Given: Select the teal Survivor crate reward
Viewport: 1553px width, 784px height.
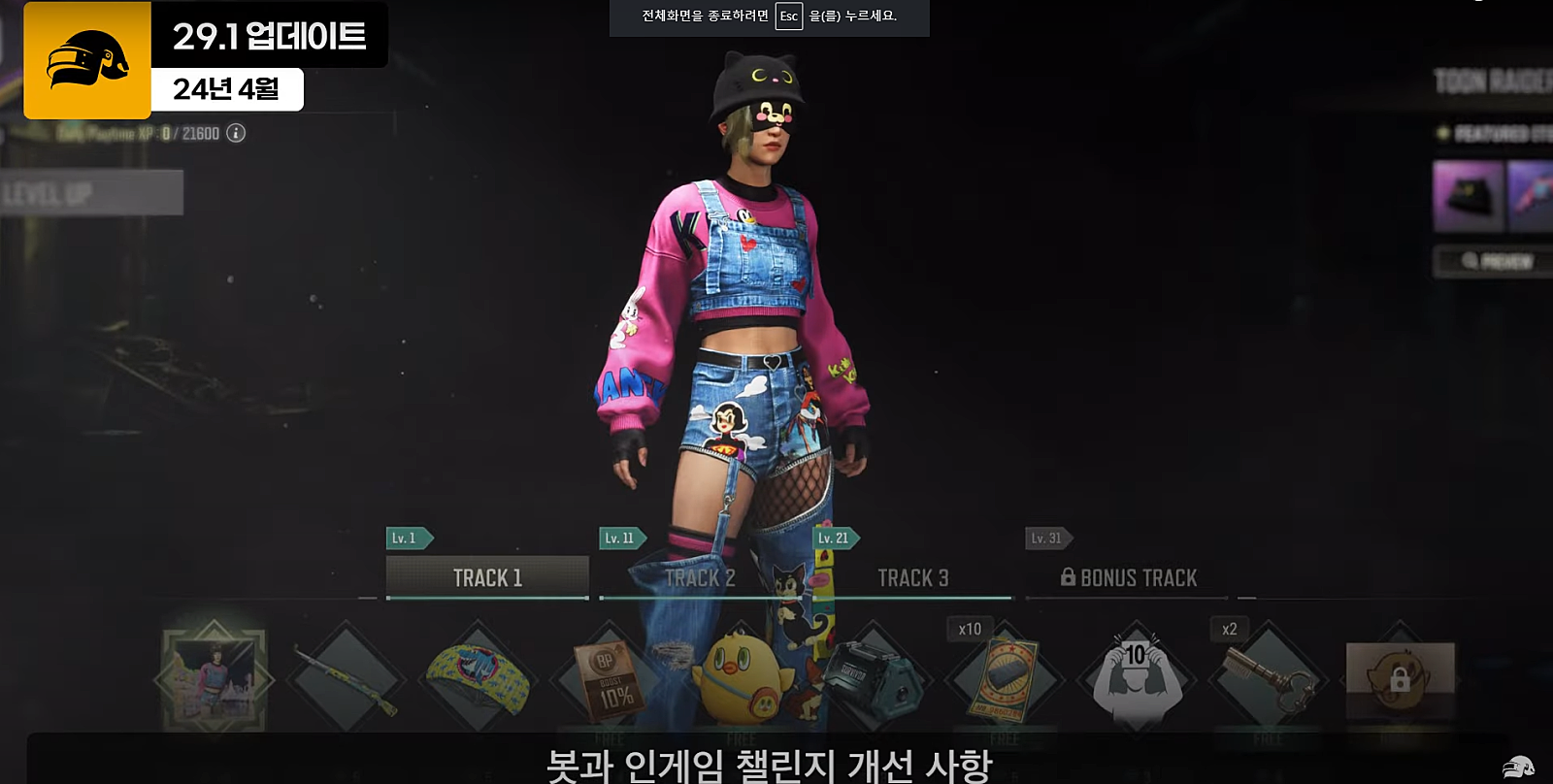Looking at the screenshot, I should coord(874,679).
